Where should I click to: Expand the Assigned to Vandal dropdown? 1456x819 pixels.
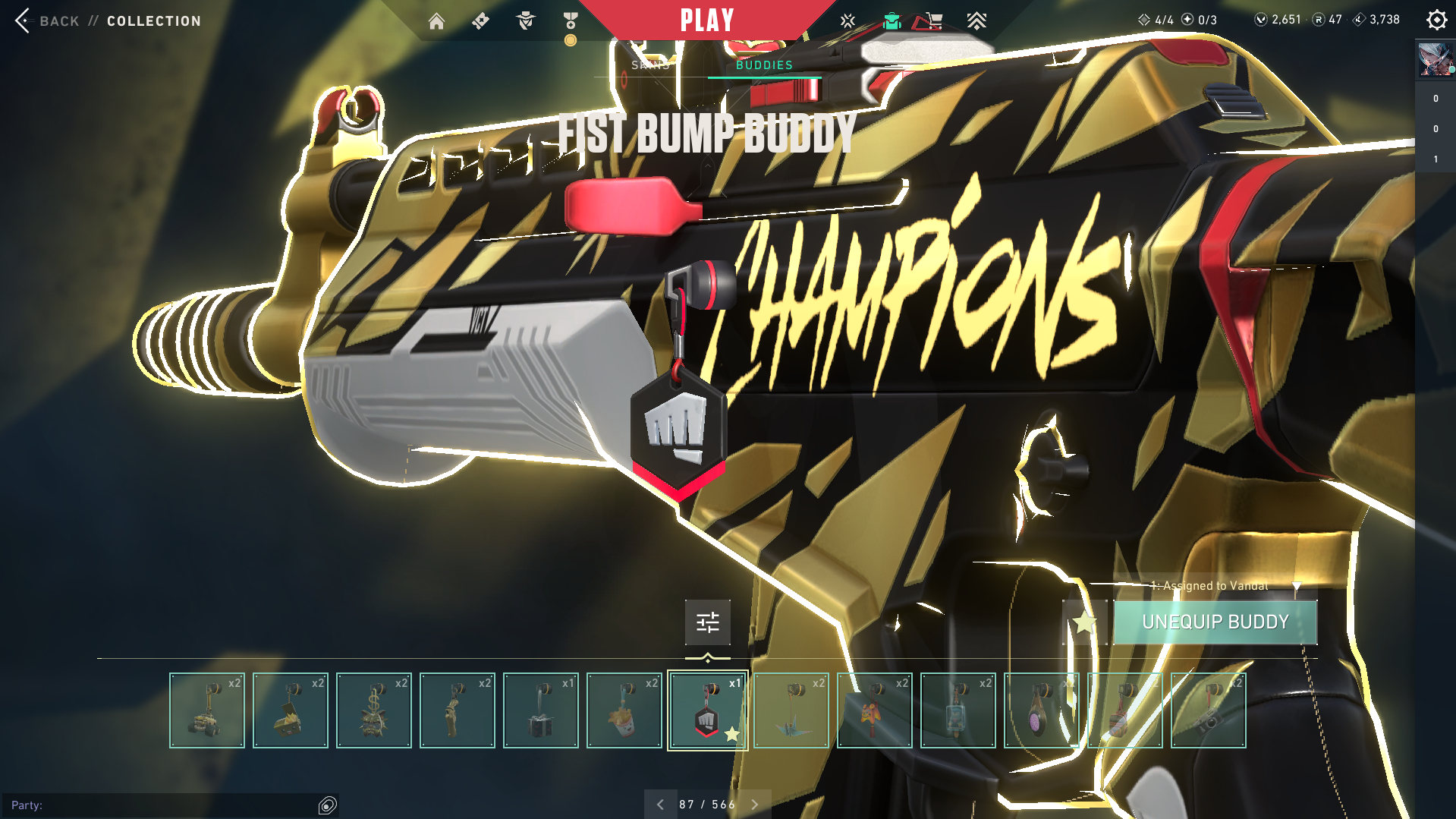pos(1297,586)
